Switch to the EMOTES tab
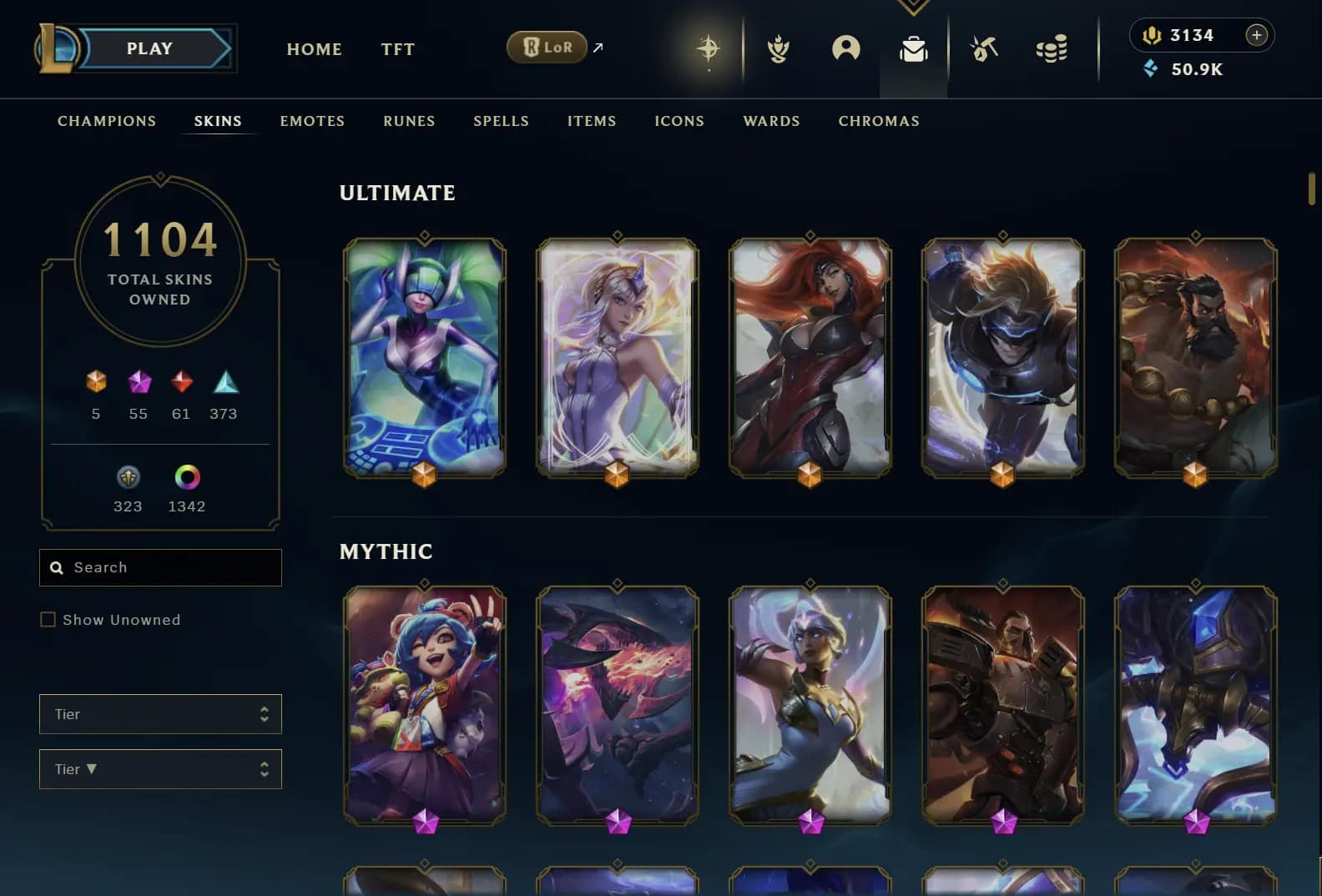 [312, 121]
